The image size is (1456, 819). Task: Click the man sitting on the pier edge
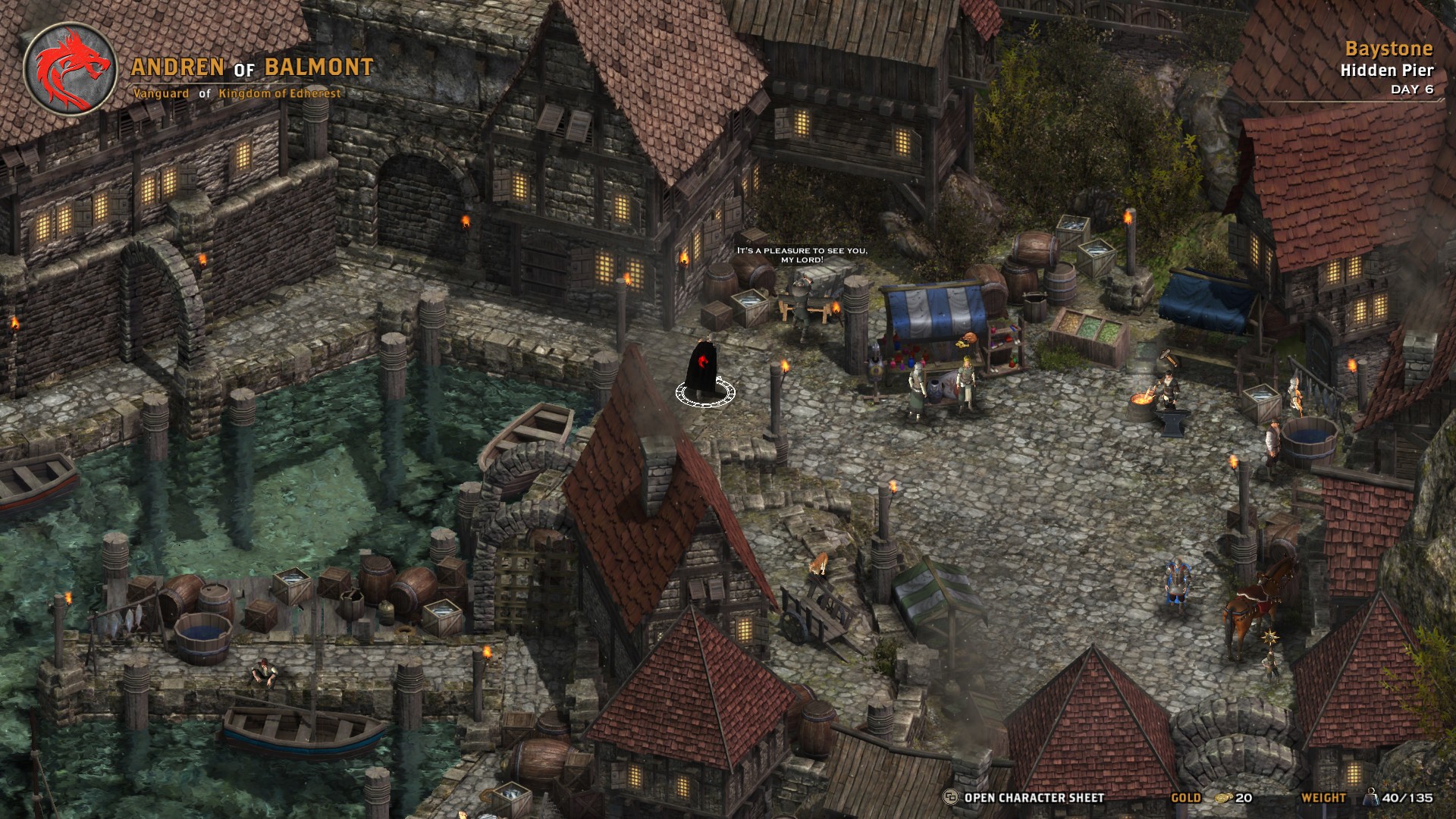[x=263, y=673]
